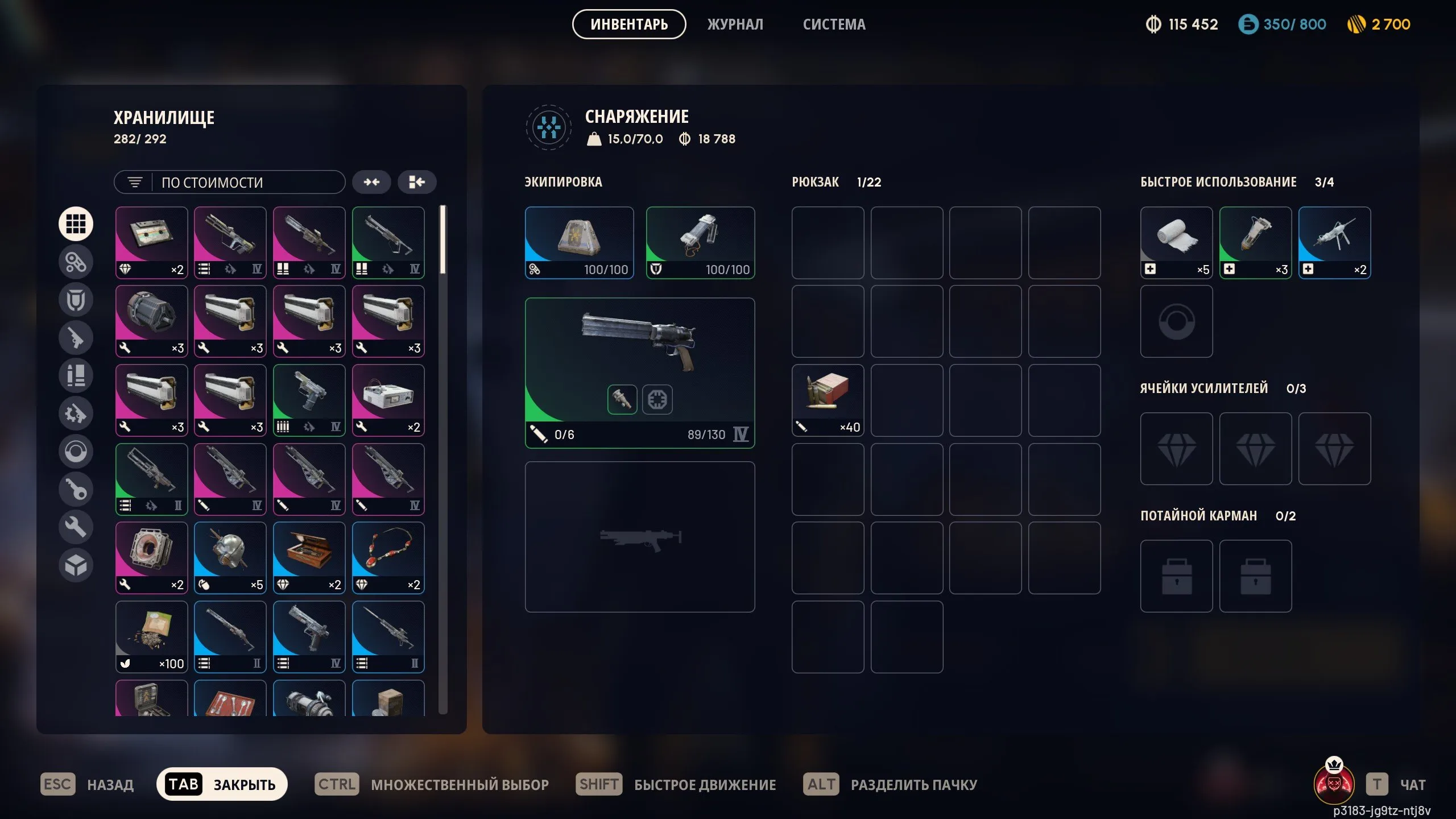Click the equipped backpack slot with 100/100
The height and width of the screenshot is (819, 1456).
[x=579, y=242]
